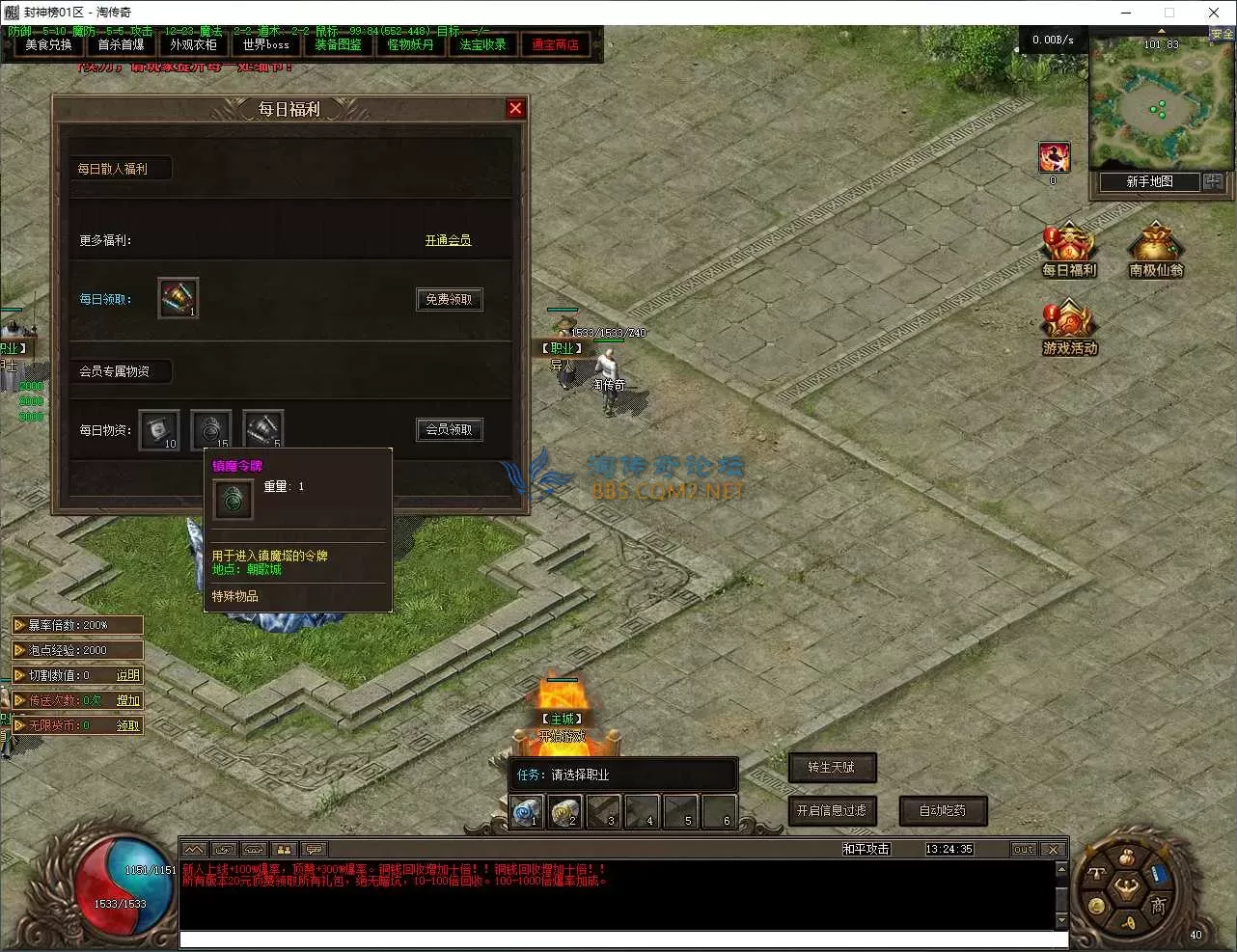The height and width of the screenshot is (952, 1237).
Task: Show the 世界boss menu
Action: (x=265, y=44)
